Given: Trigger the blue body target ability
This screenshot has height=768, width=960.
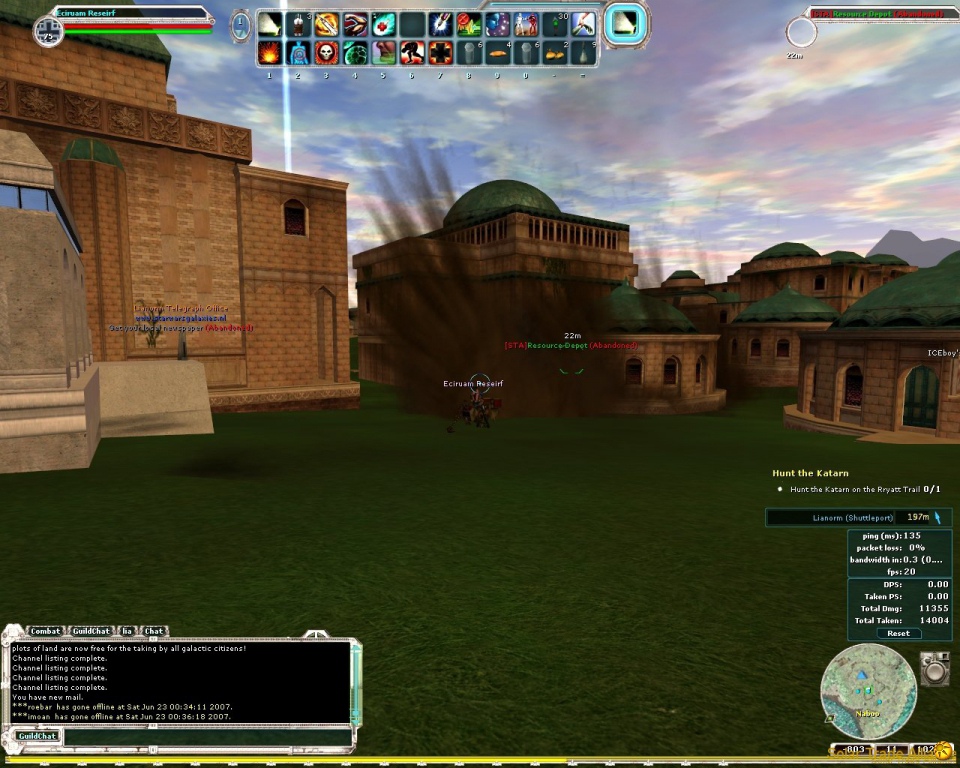Looking at the screenshot, I should point(298,52).
